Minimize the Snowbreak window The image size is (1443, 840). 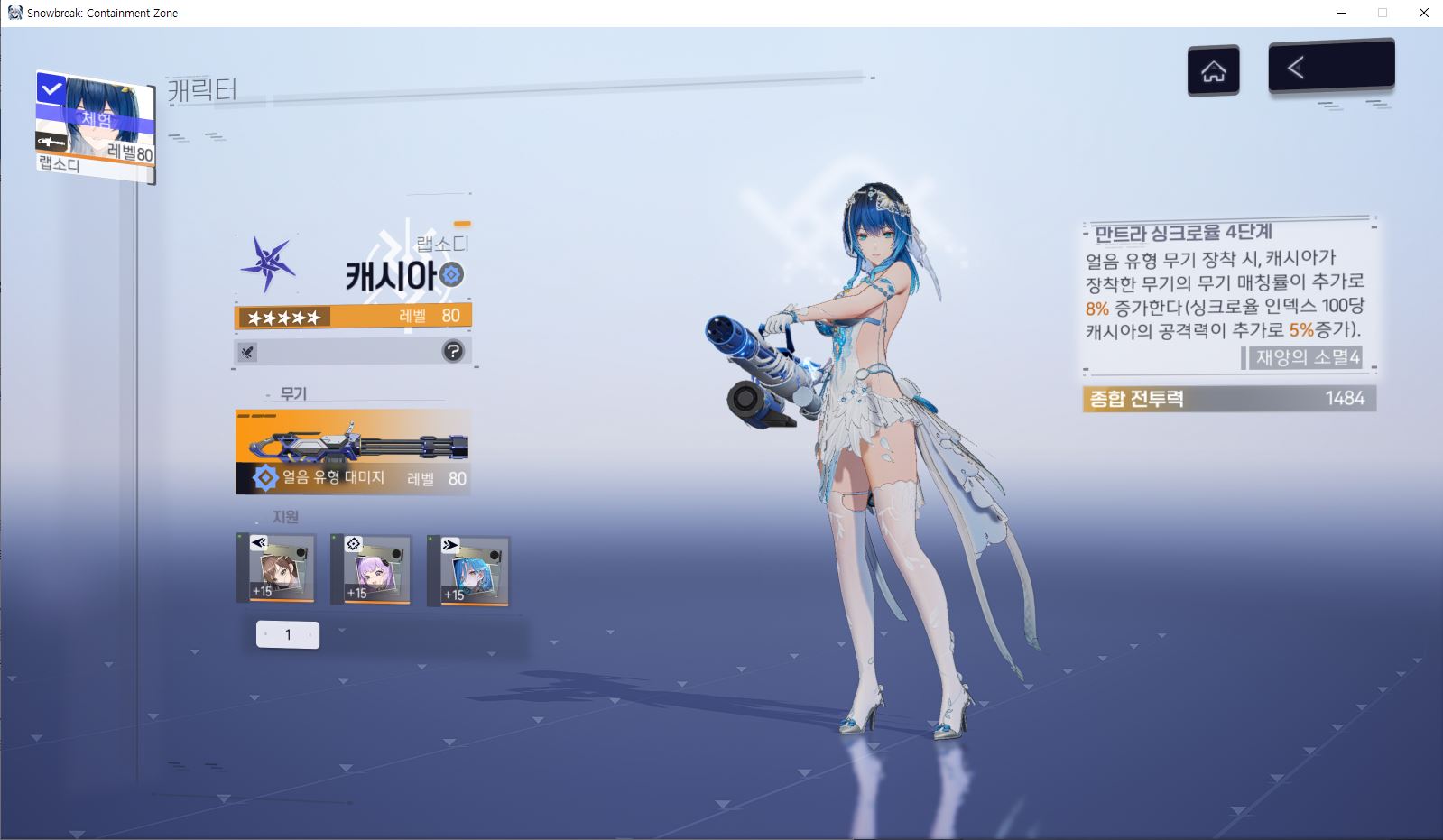[1341, 13]
